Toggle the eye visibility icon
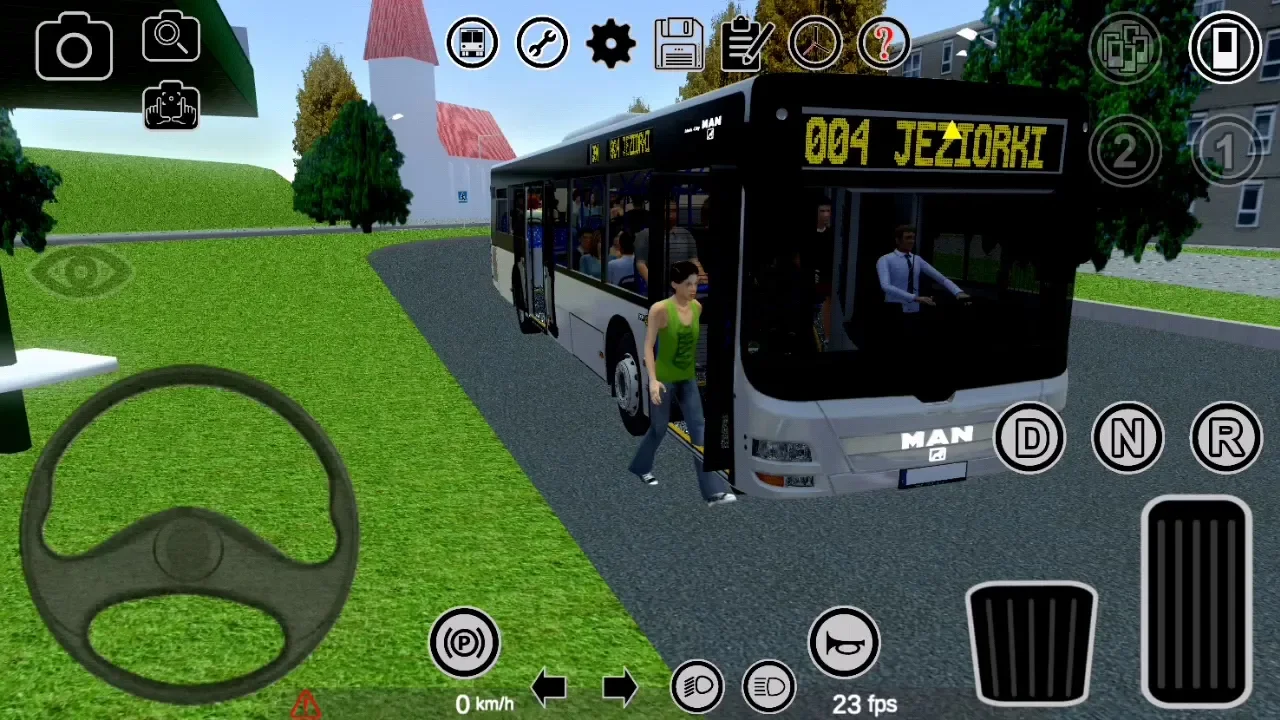1280x720 pixels. point(80,272)
